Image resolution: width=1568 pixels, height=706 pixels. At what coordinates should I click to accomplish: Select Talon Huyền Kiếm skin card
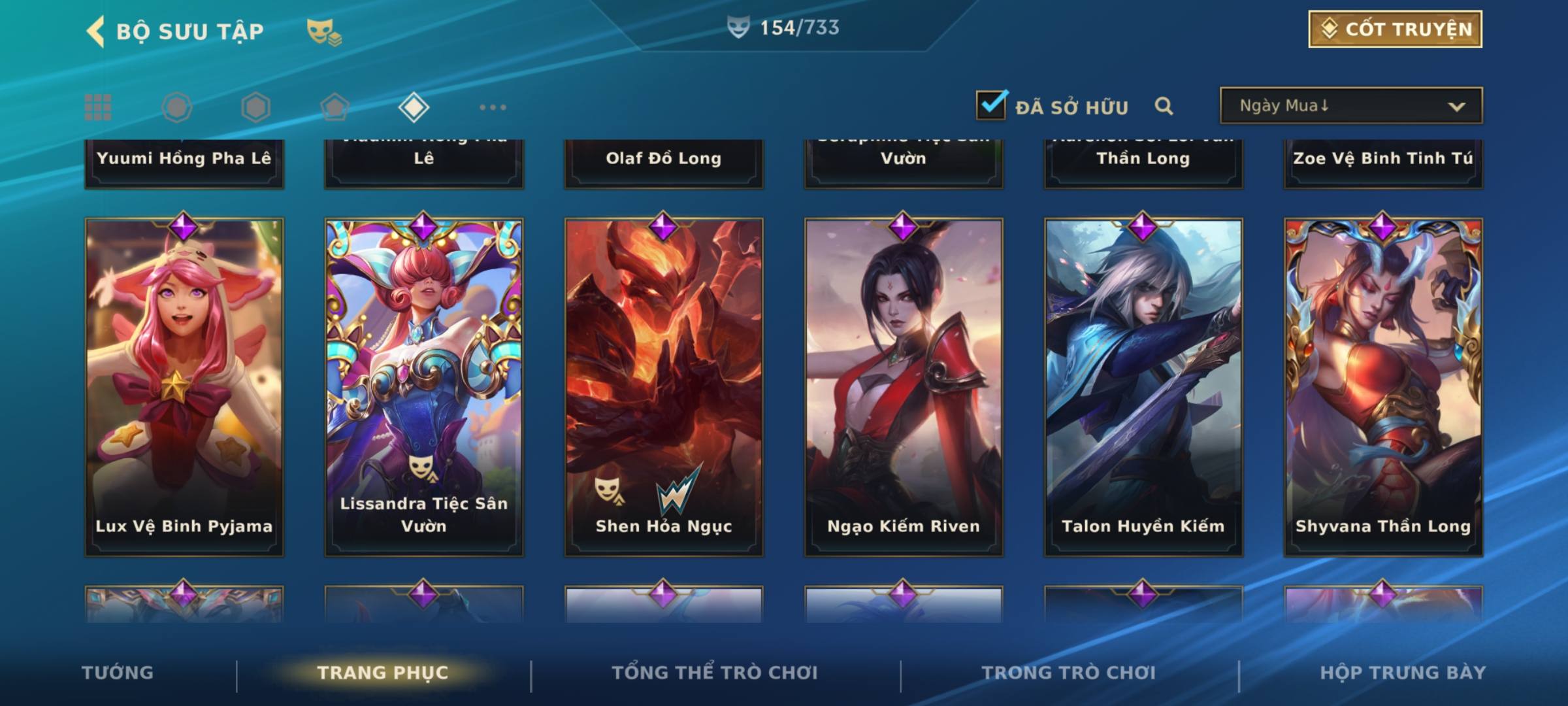coord(1143,387)
